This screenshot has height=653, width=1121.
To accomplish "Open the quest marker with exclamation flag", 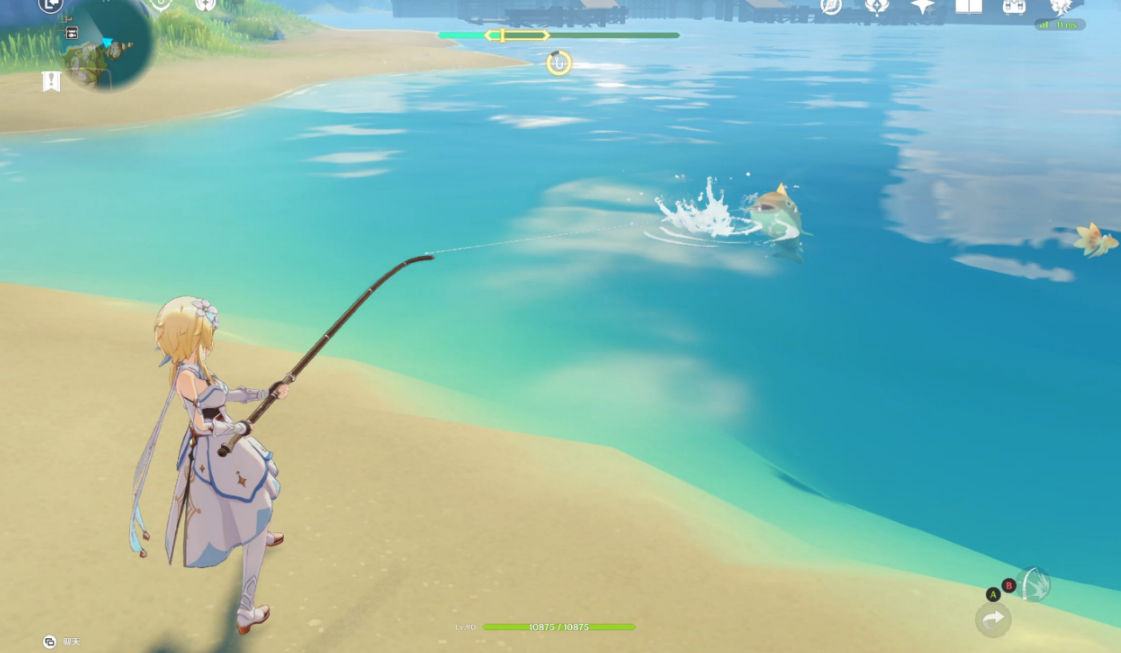I will (x=51, y=81).
